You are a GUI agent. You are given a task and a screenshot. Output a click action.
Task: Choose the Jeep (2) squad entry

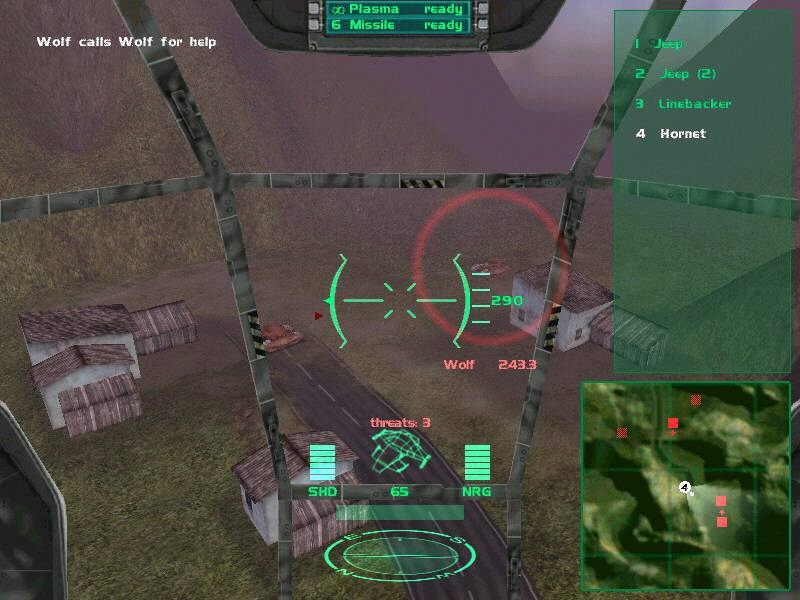(x=687, y=74)
